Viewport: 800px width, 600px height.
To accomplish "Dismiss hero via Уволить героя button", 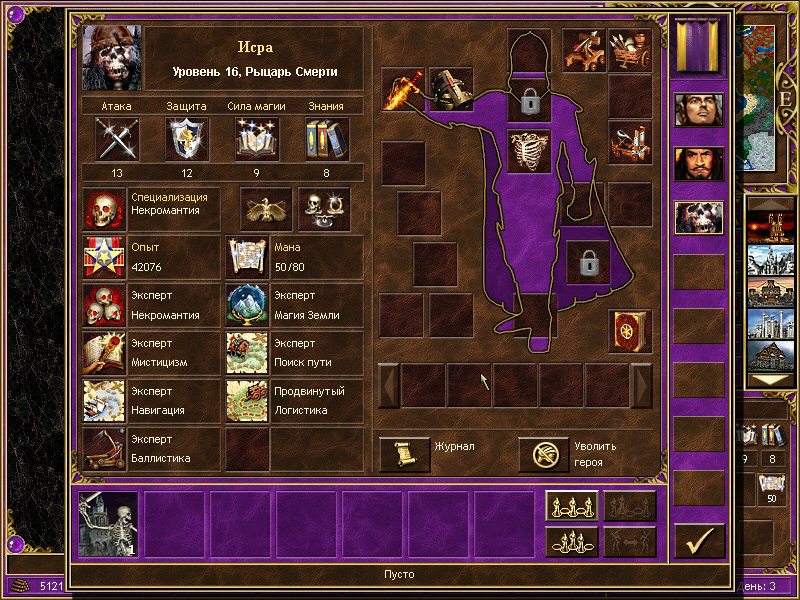I will click(x=544, y=454).
